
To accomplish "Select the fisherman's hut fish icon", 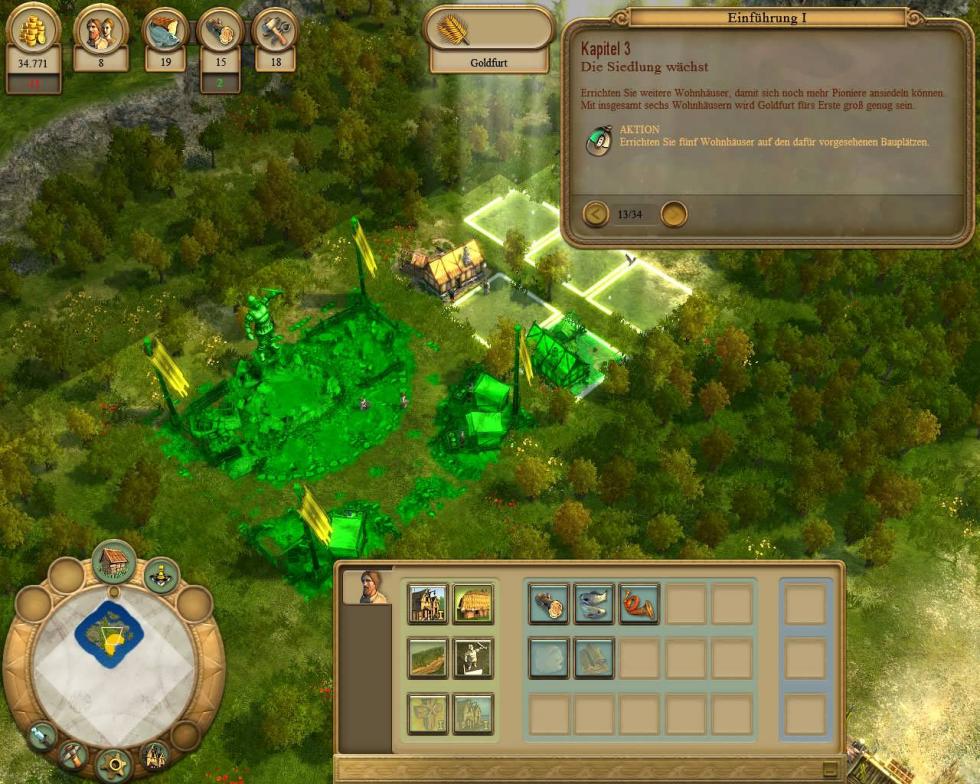I will (x=594, y=604).
